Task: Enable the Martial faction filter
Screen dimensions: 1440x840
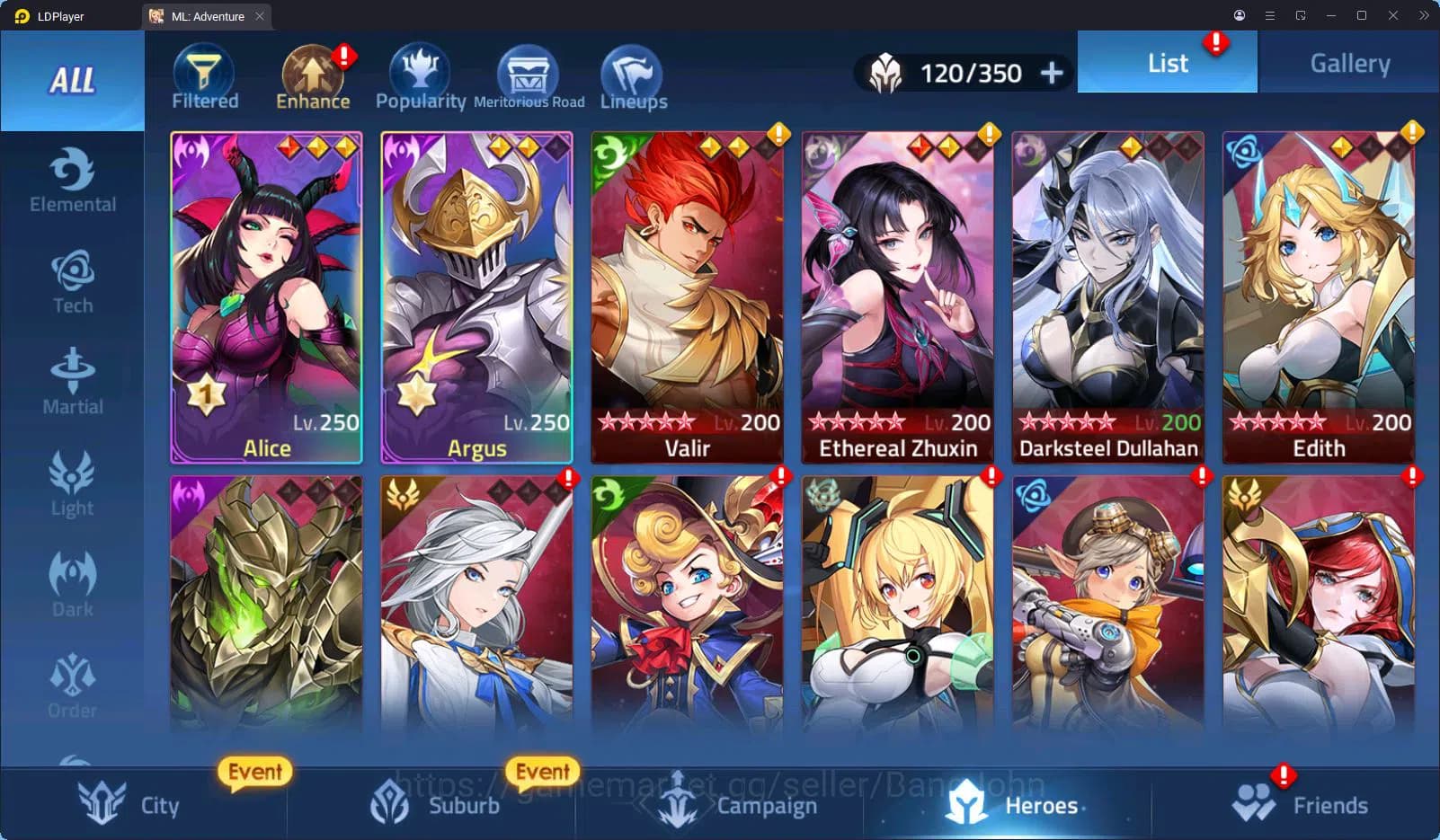Action: click(x=72, y=382)
